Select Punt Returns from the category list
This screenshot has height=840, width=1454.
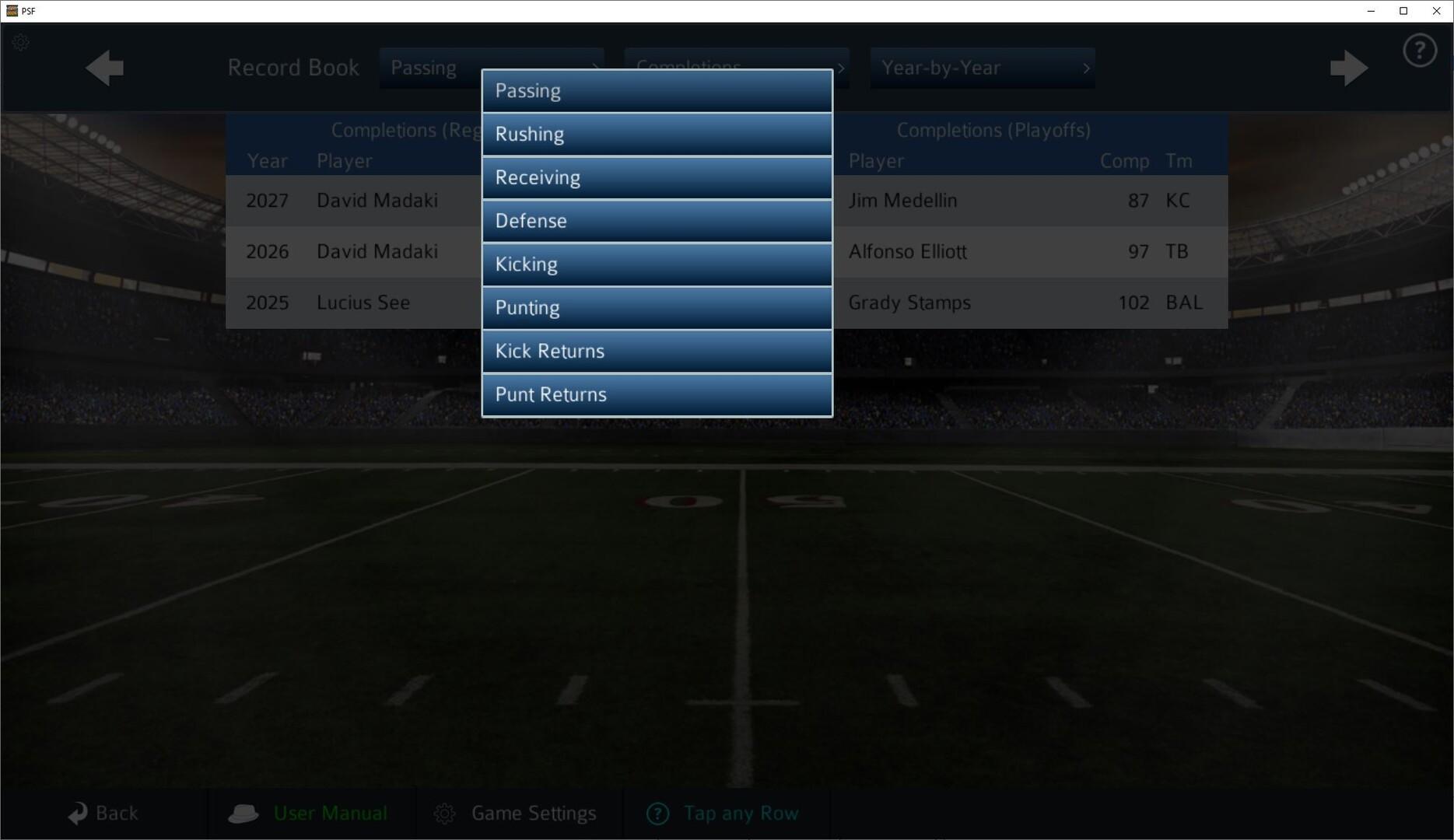(x=656, y=394)
